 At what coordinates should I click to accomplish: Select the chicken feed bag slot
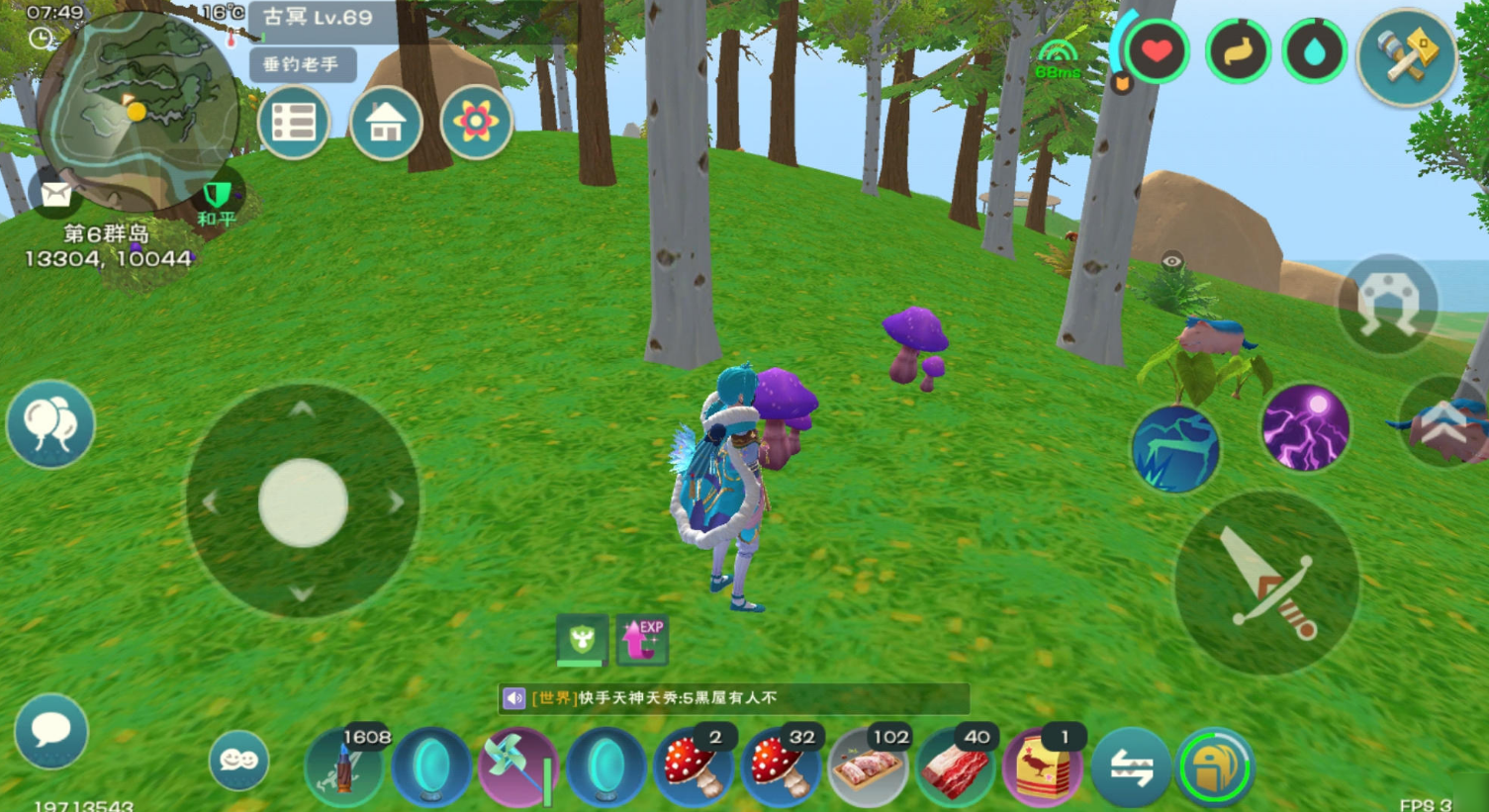[1041, 767]
